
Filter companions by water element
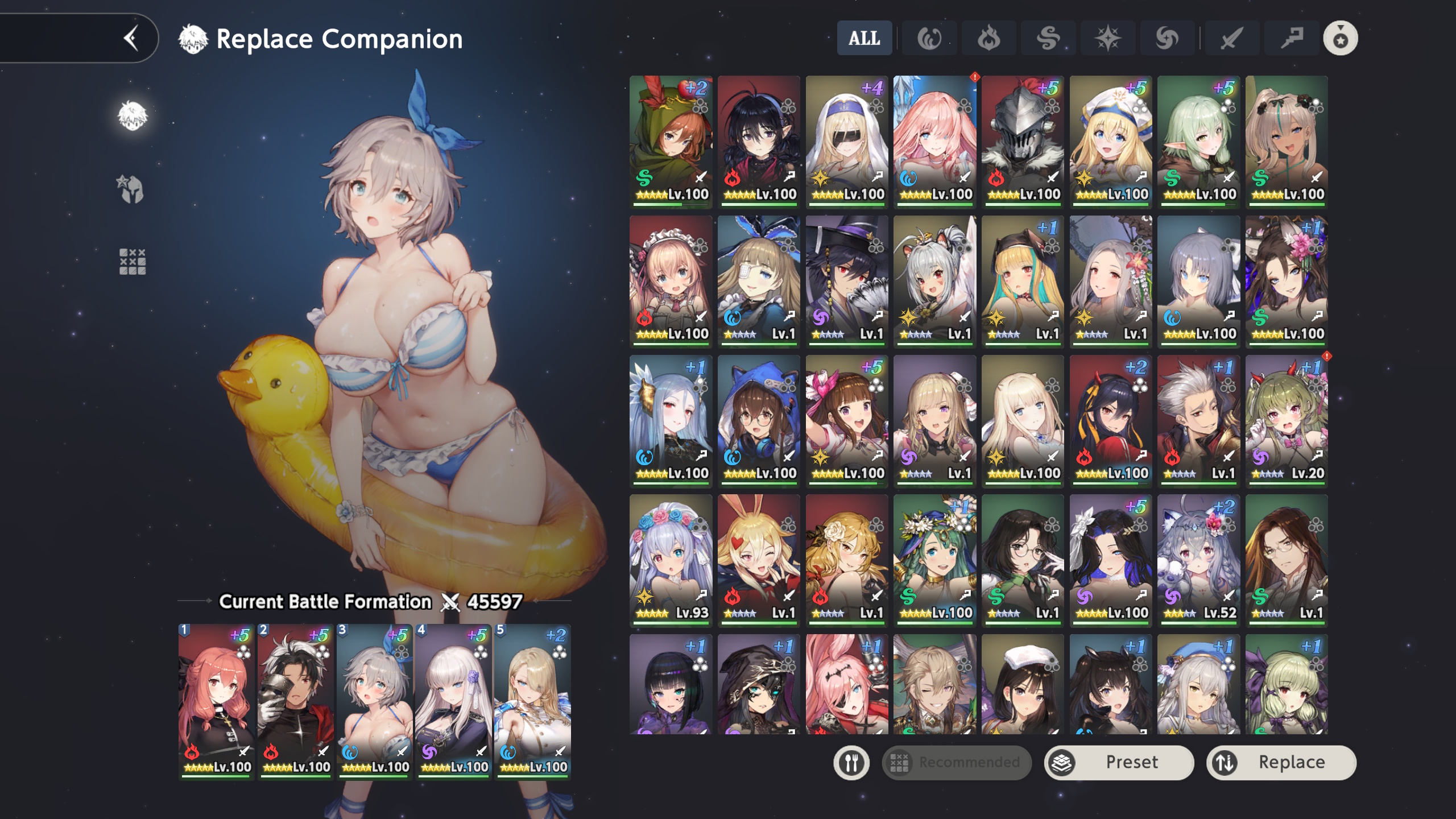929,39
